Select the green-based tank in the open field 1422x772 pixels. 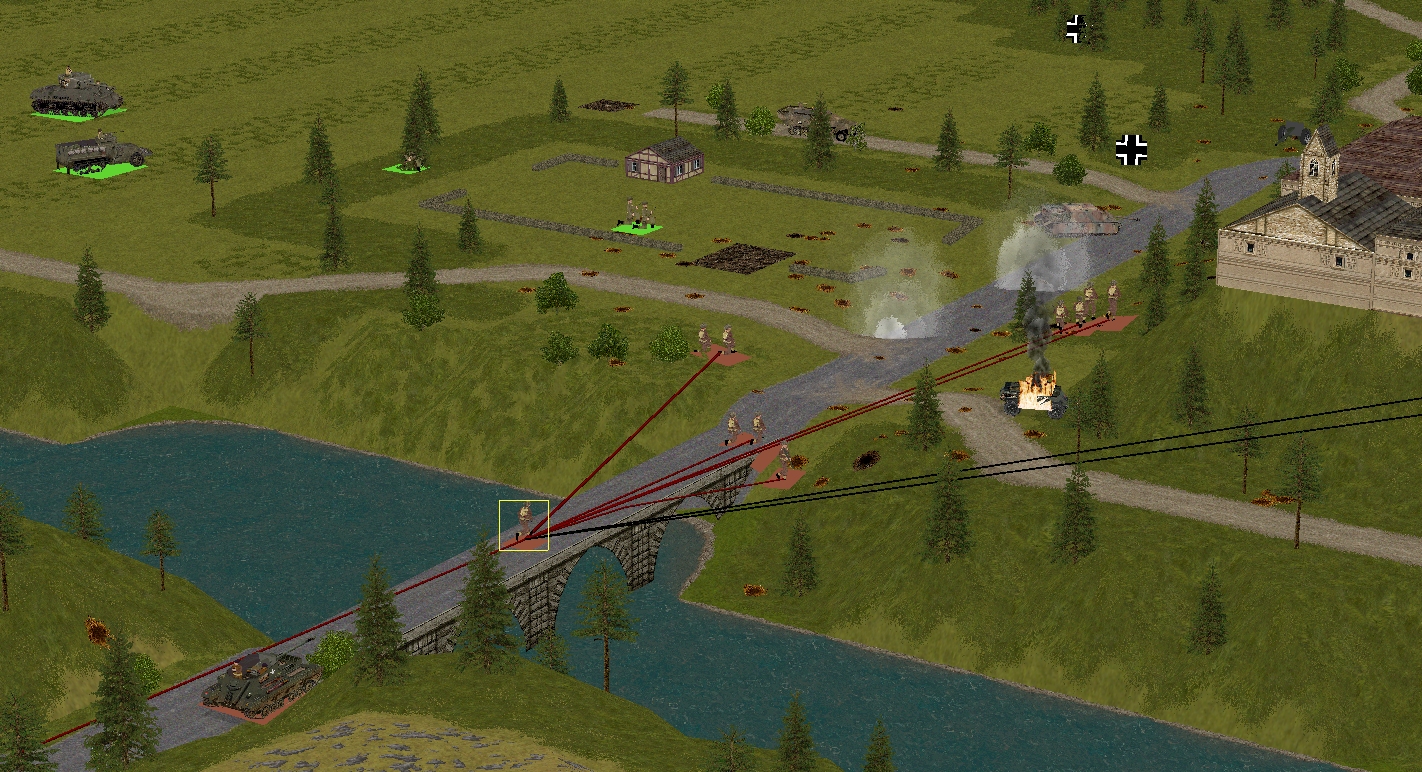[x=76, y=95]
